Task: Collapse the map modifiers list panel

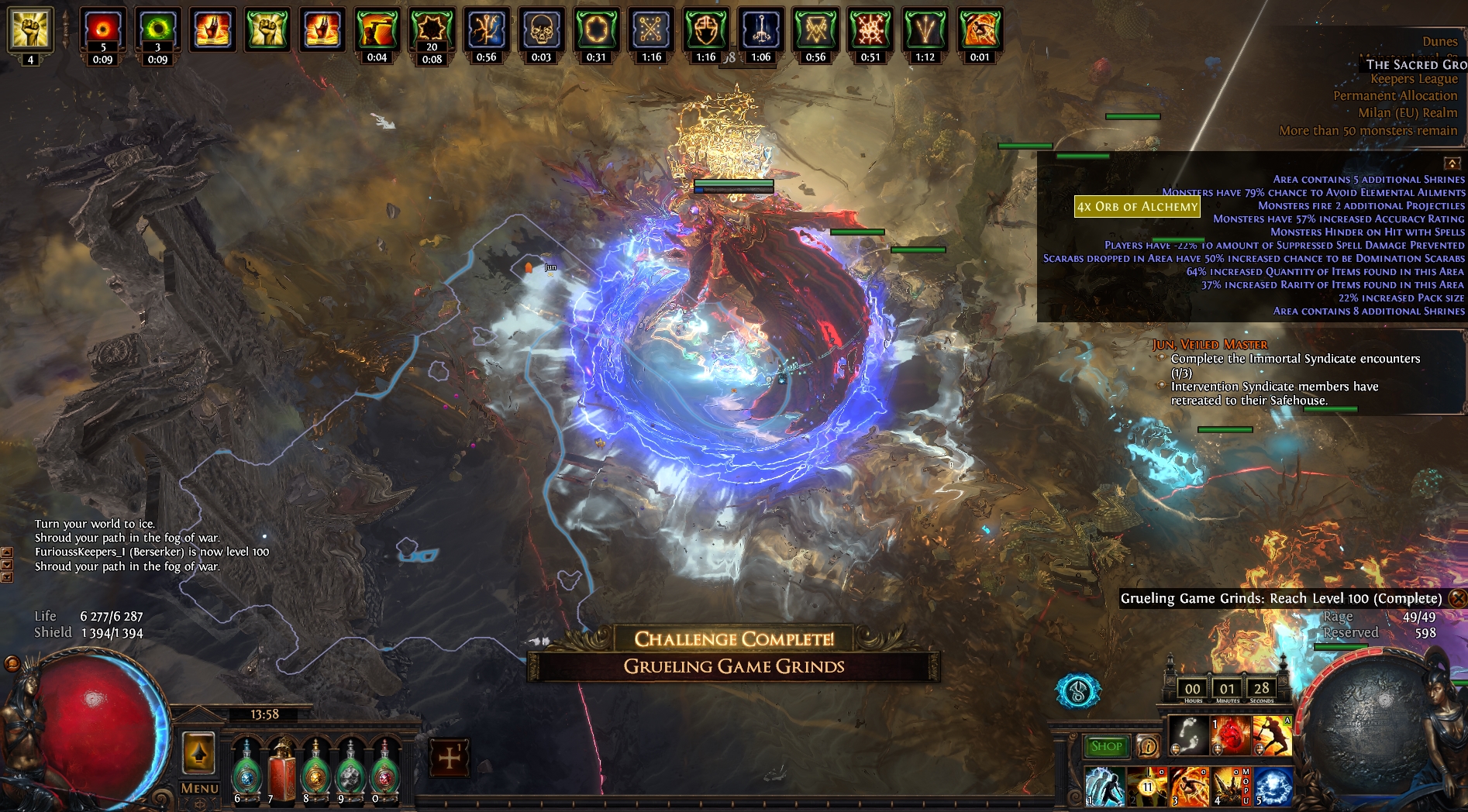Action: (1452, 163)
